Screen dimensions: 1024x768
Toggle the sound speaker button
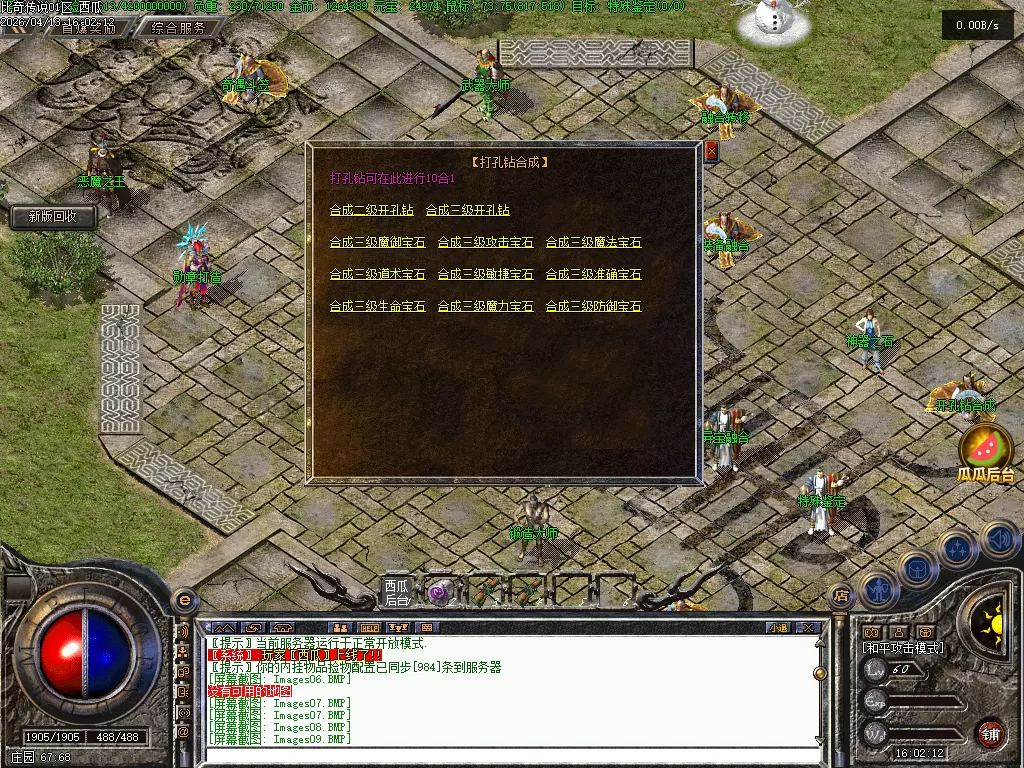click(x=1000, y=540)
